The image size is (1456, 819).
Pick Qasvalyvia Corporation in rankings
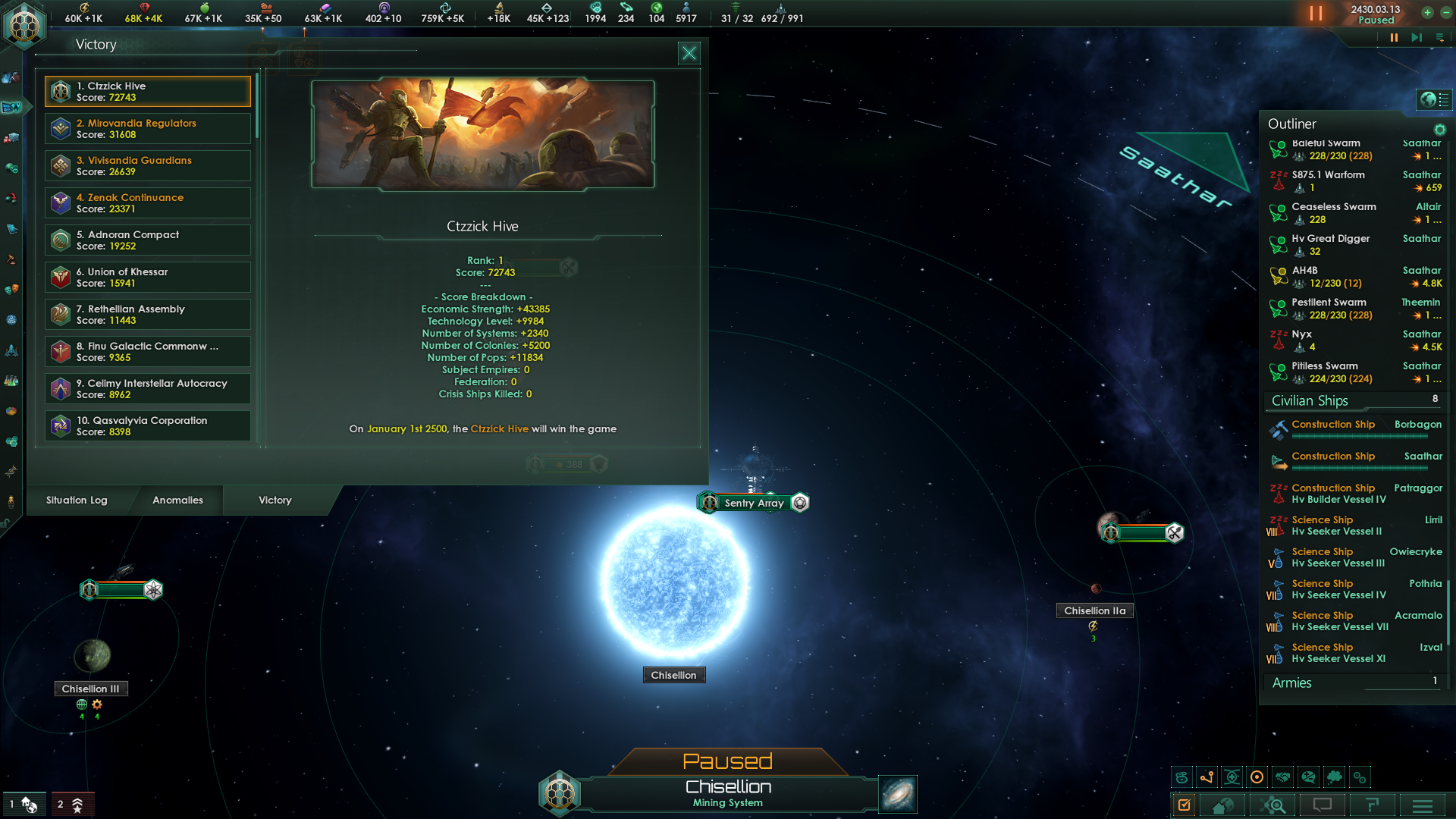coord(148,425)
